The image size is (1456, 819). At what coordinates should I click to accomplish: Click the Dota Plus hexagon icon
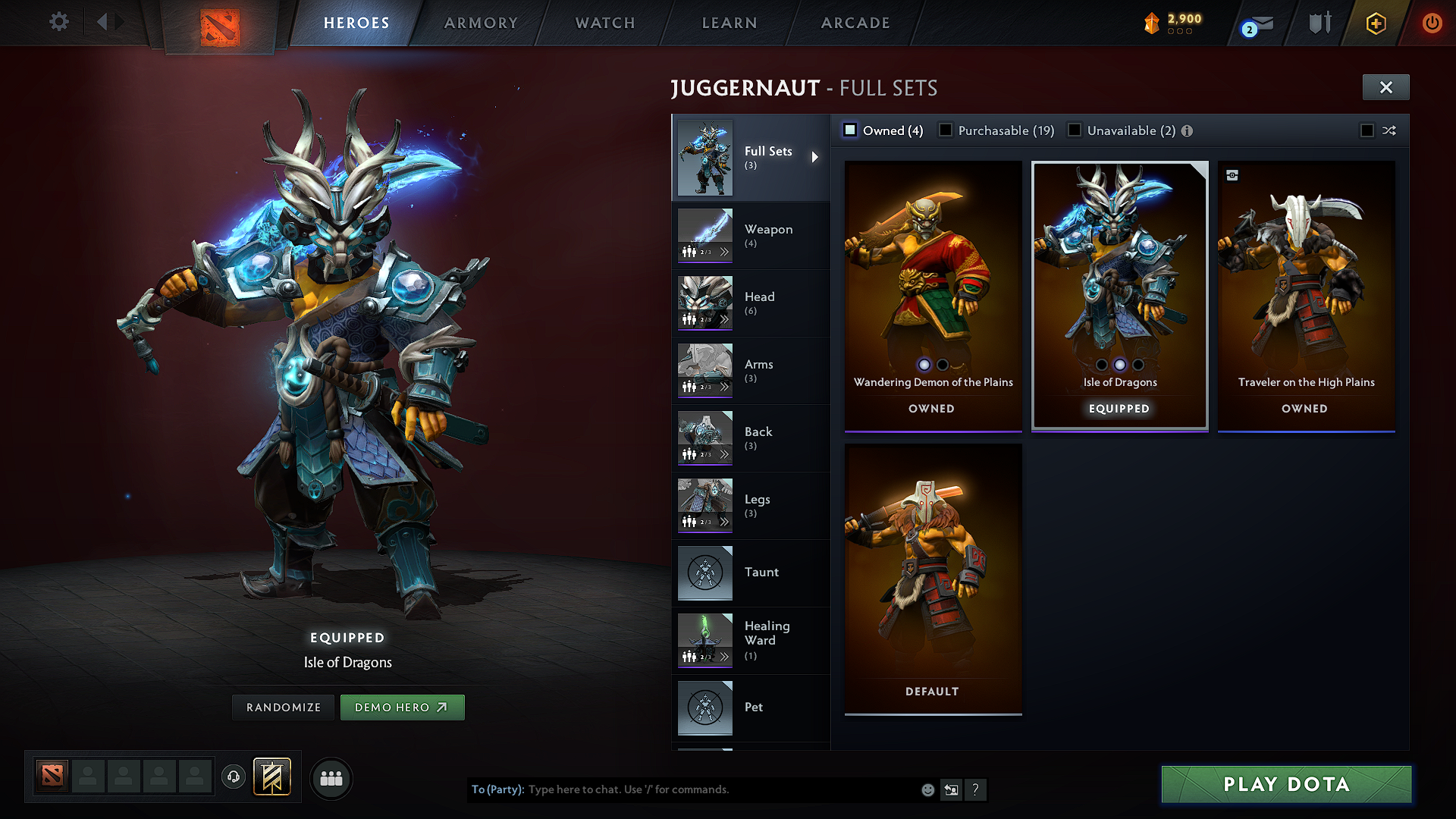[1376, 23]
